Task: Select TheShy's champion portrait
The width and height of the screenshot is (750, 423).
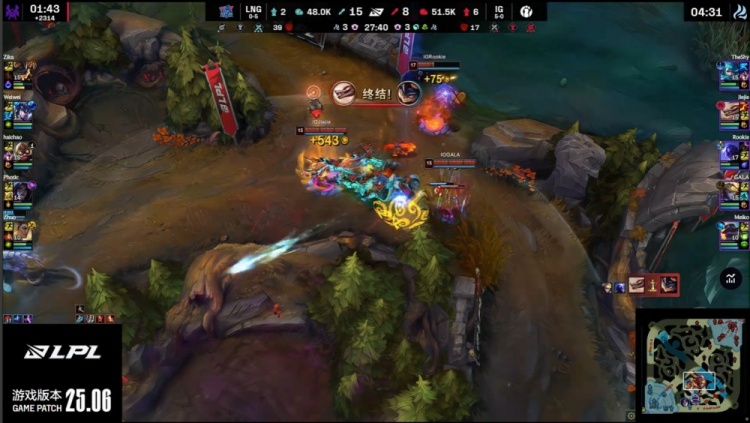Action: click(x=727, y=72)
